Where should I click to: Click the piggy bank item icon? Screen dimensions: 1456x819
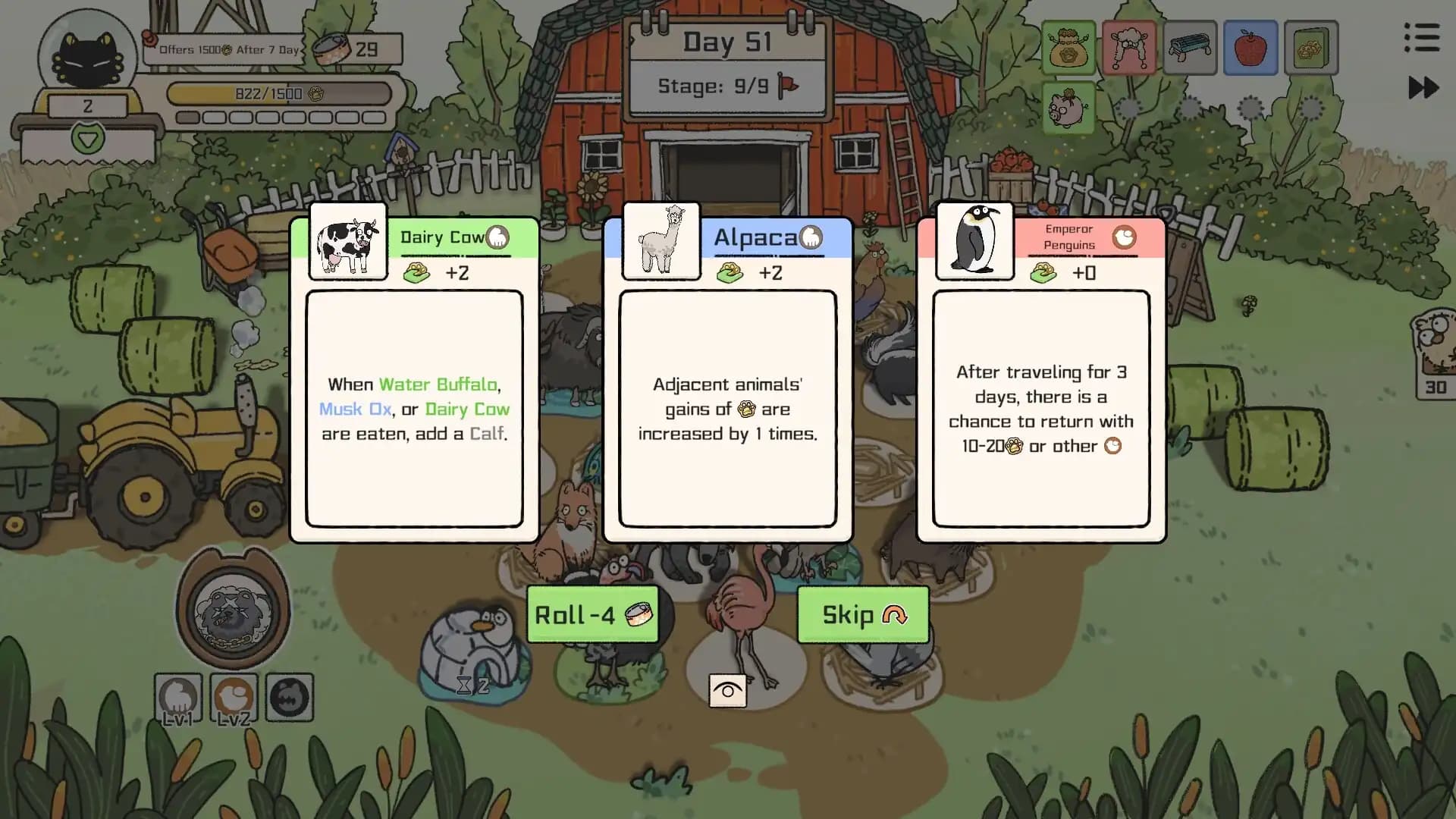[1068, 108]
